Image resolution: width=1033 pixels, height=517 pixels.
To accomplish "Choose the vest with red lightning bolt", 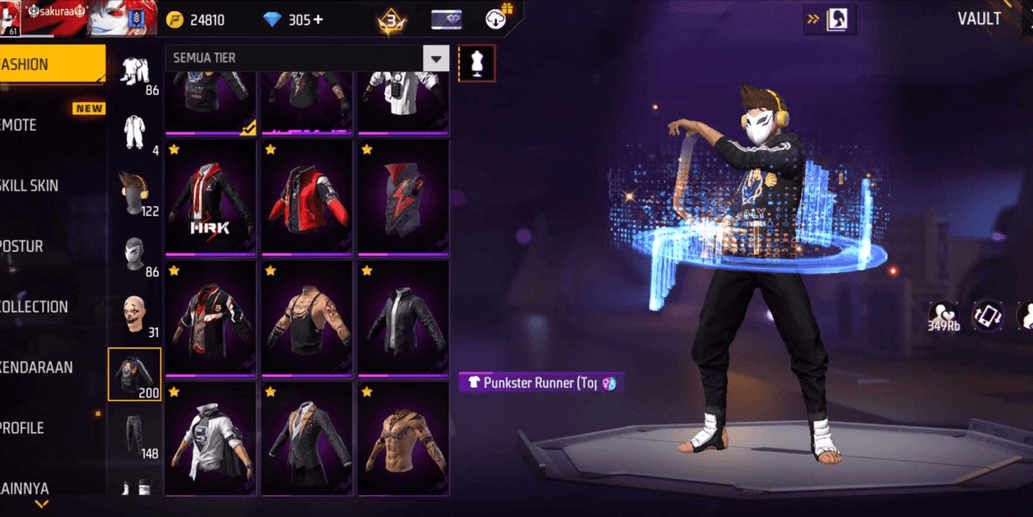I will (403, 198).
